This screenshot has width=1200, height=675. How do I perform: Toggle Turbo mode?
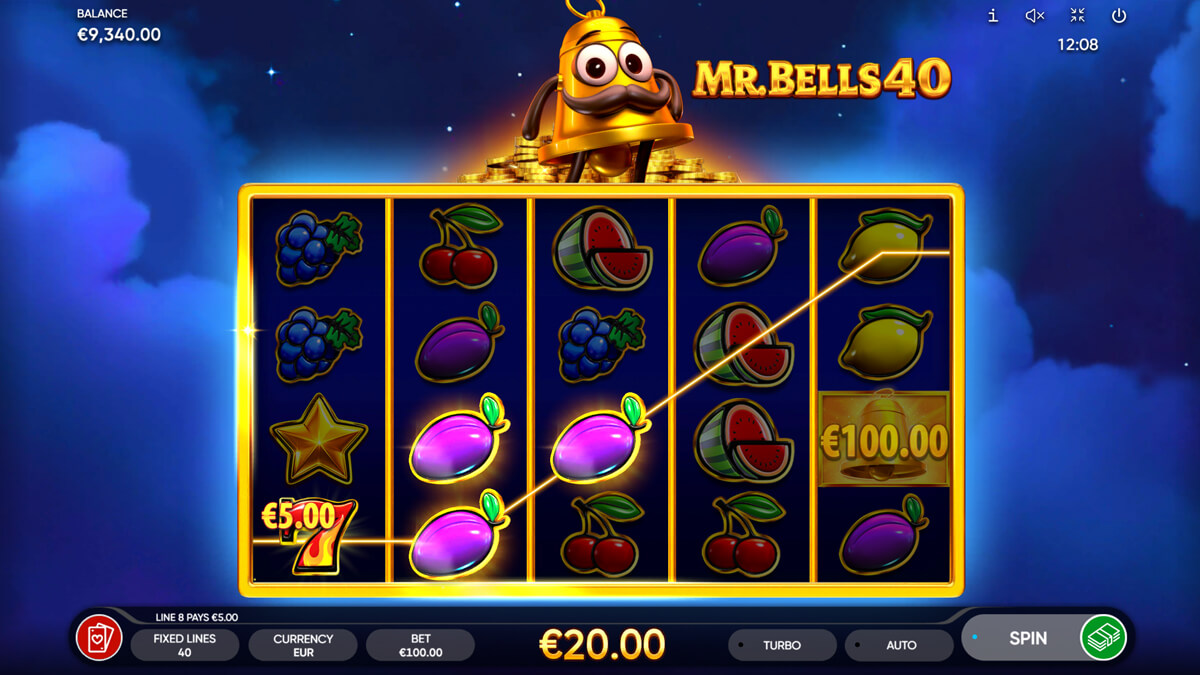[x=782, y=645]
